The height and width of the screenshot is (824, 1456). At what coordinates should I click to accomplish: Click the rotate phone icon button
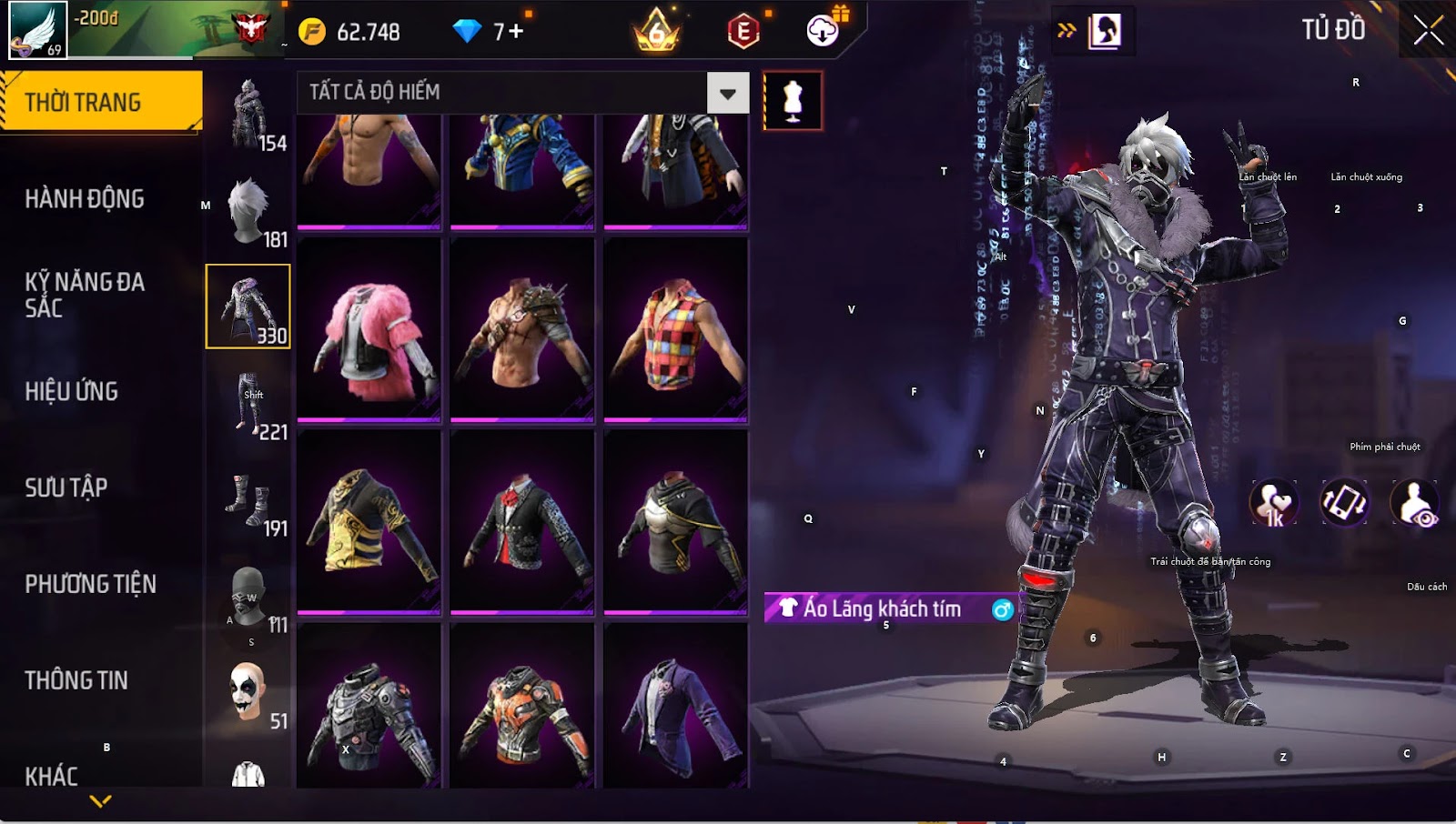click(x=1344, y=502)
